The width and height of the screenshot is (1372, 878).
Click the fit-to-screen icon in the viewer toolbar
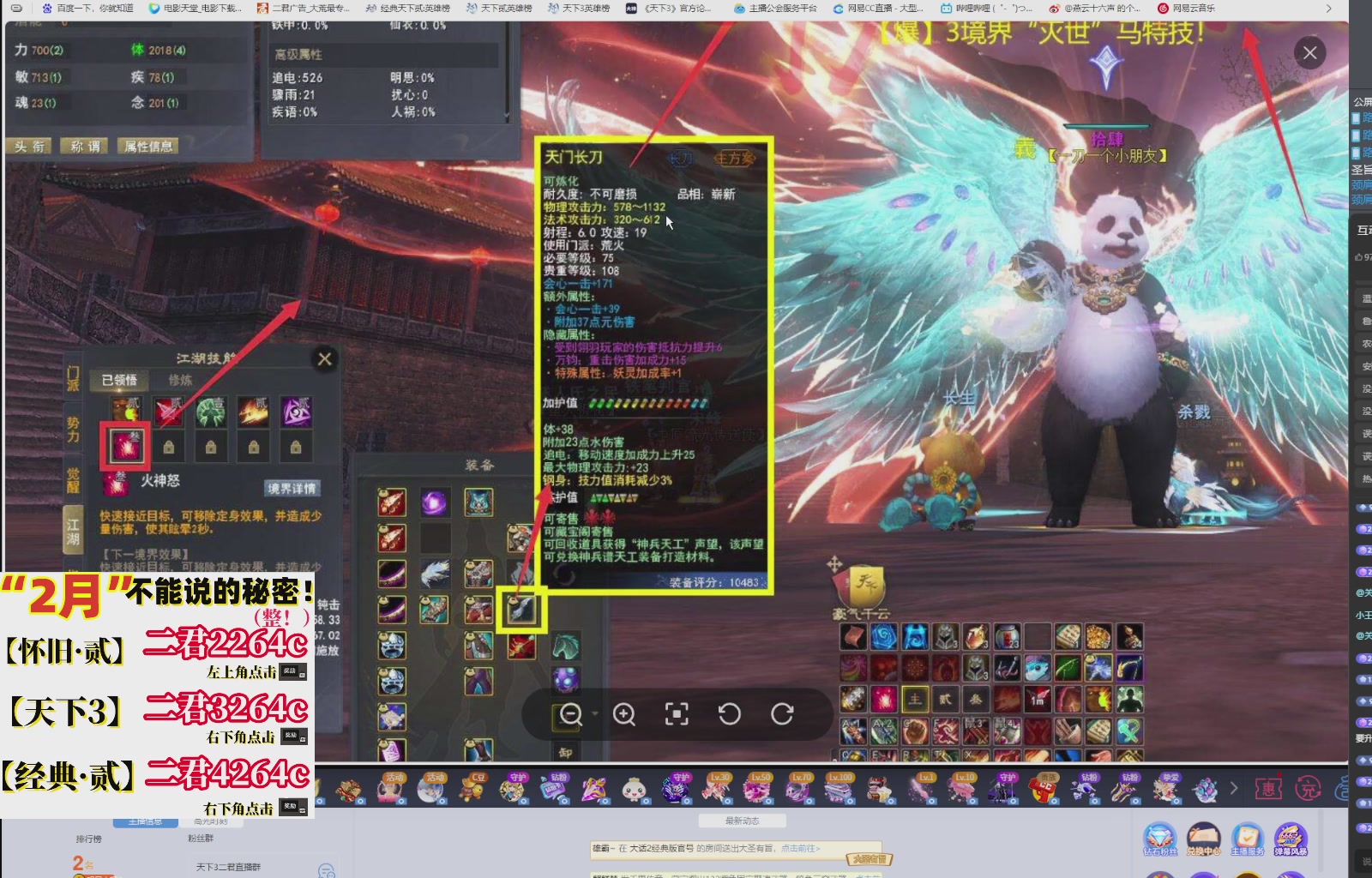tap(677, 713)
